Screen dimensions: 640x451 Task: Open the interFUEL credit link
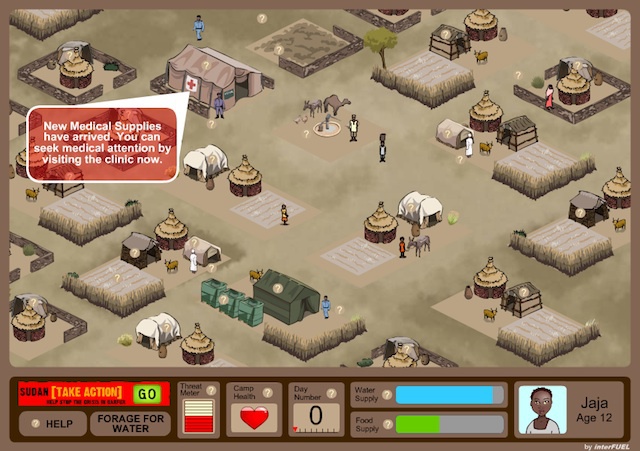[x=608, y=444]
